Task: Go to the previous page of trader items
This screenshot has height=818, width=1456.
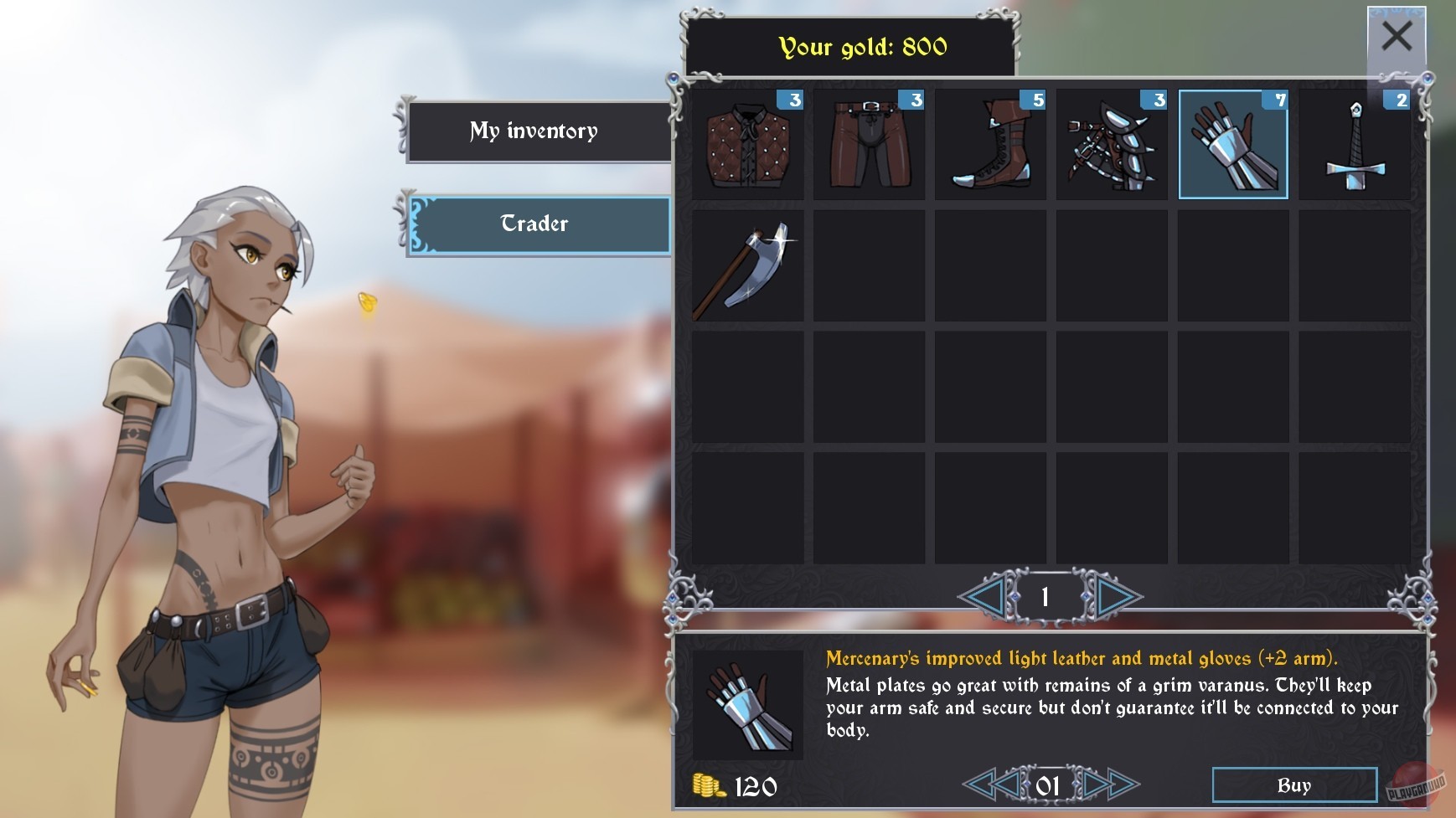Action: tap(984, 597)
